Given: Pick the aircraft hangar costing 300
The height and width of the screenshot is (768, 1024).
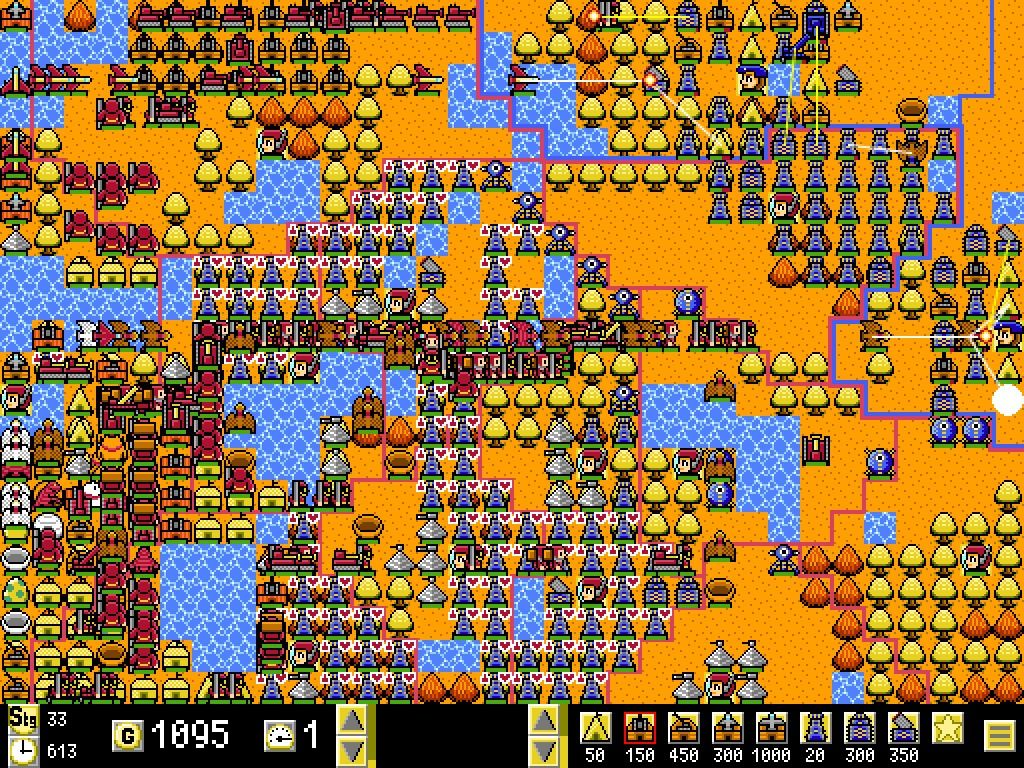Looking at the screenshot, I should pyautogui.click(x=729, y=728).
